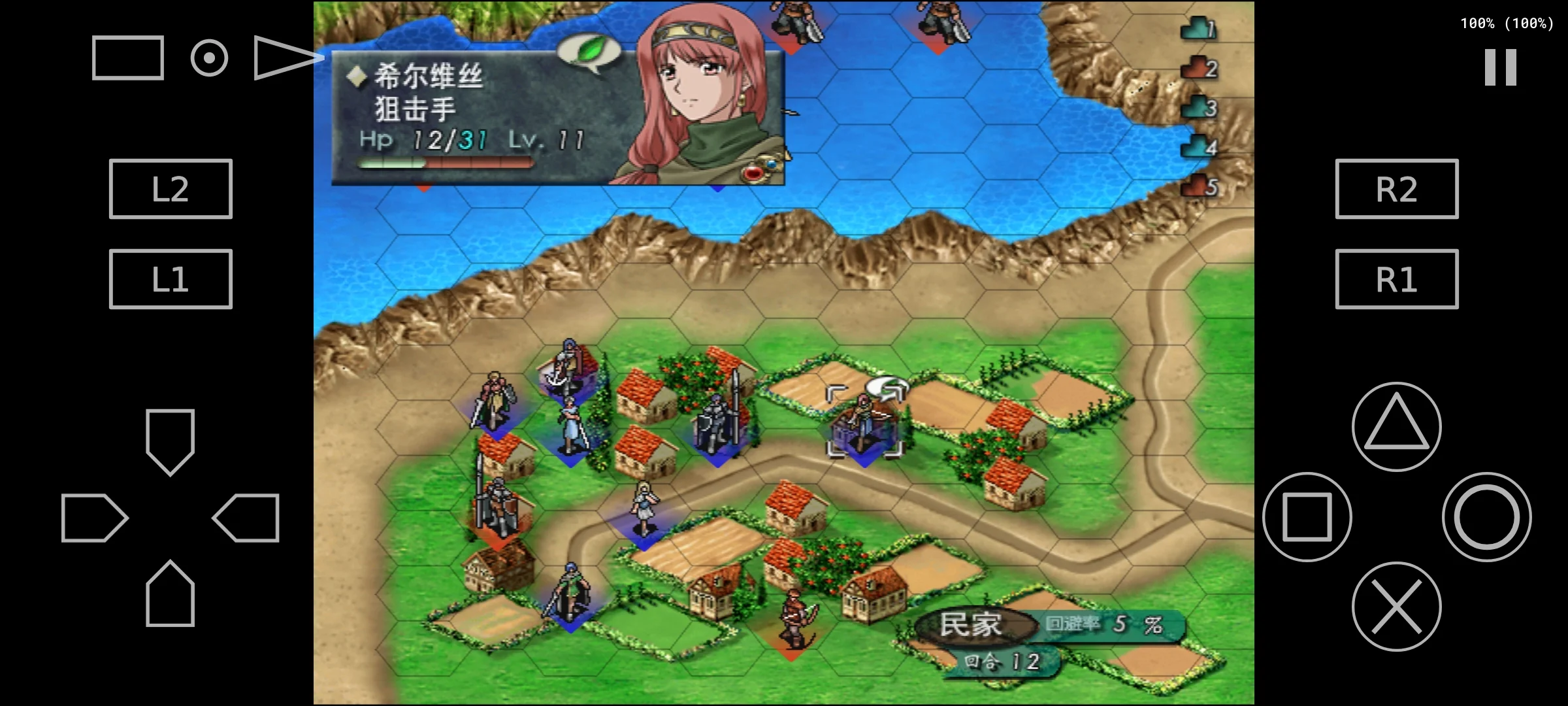Select the terrain level 3 icon
Viewport: 1568px width, 706px height.
1198,107
